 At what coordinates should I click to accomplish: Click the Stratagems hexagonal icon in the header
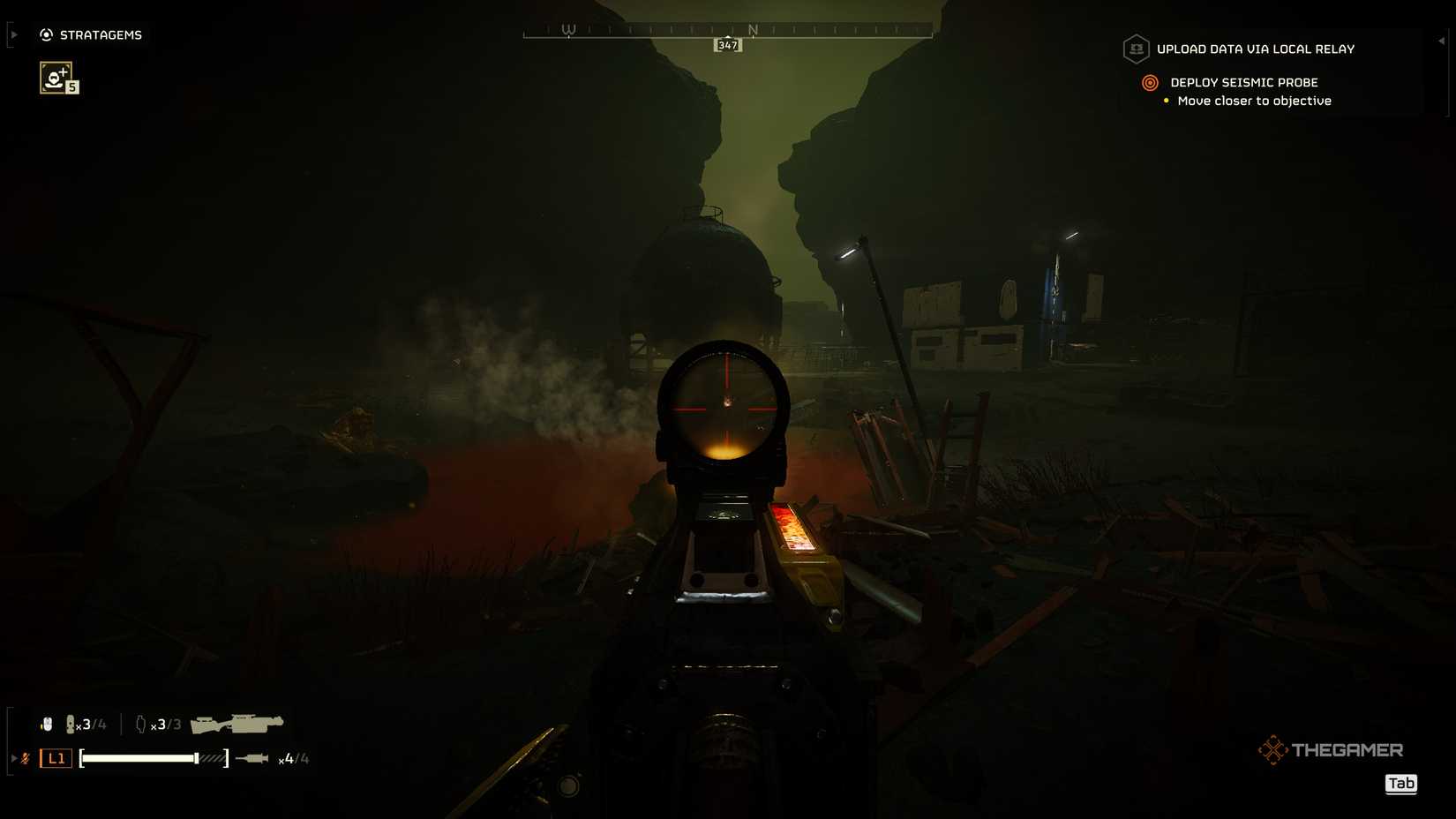(44, 34)
